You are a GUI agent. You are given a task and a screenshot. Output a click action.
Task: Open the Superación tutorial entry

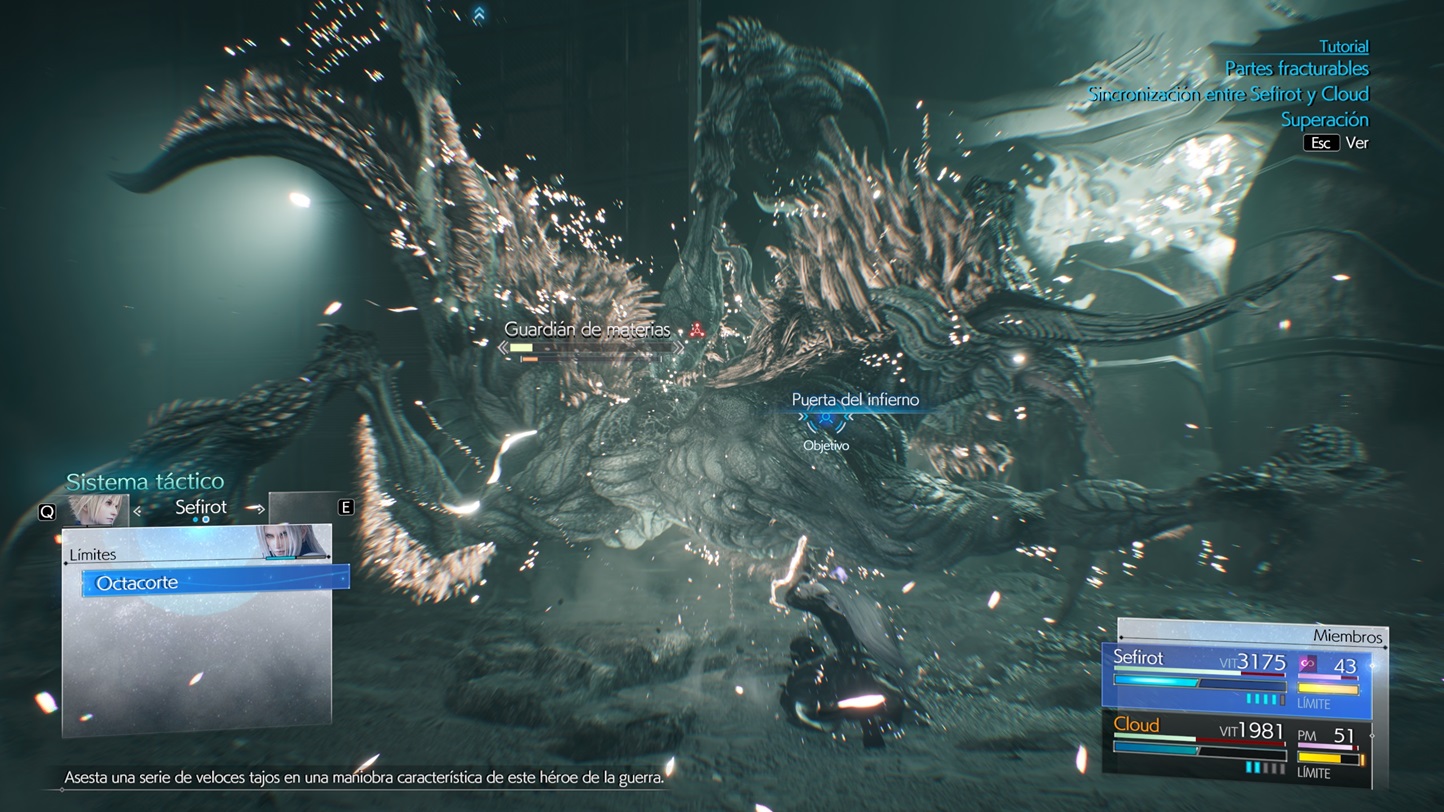tap(1324, 119)
